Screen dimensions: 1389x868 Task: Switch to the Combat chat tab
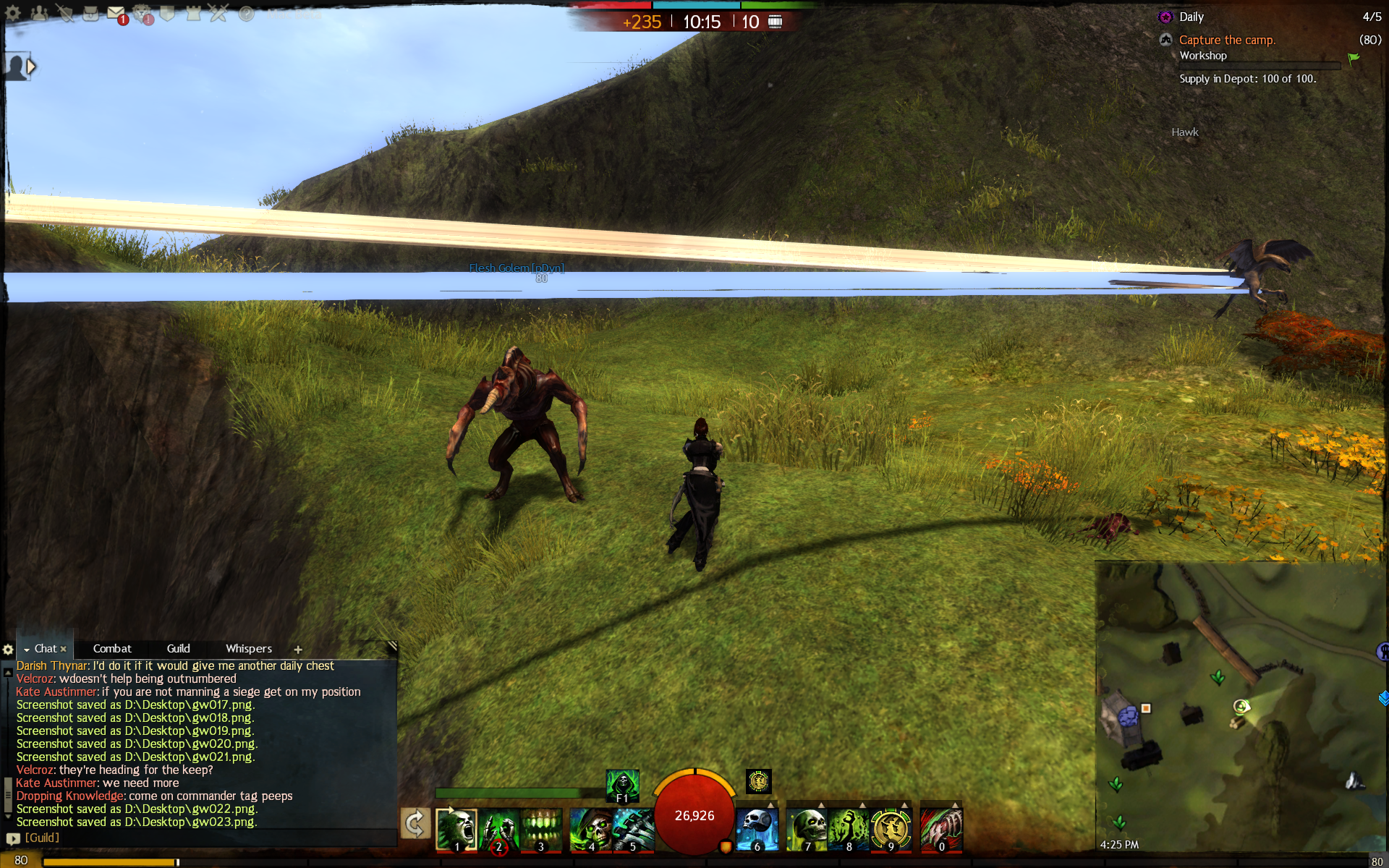pyautogui.click(x=112, y=649)
